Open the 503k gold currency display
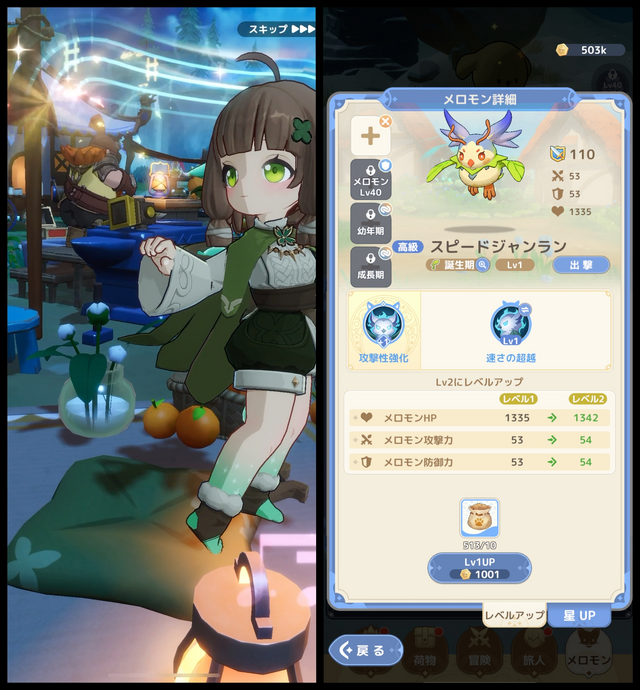 coord(583,50)
